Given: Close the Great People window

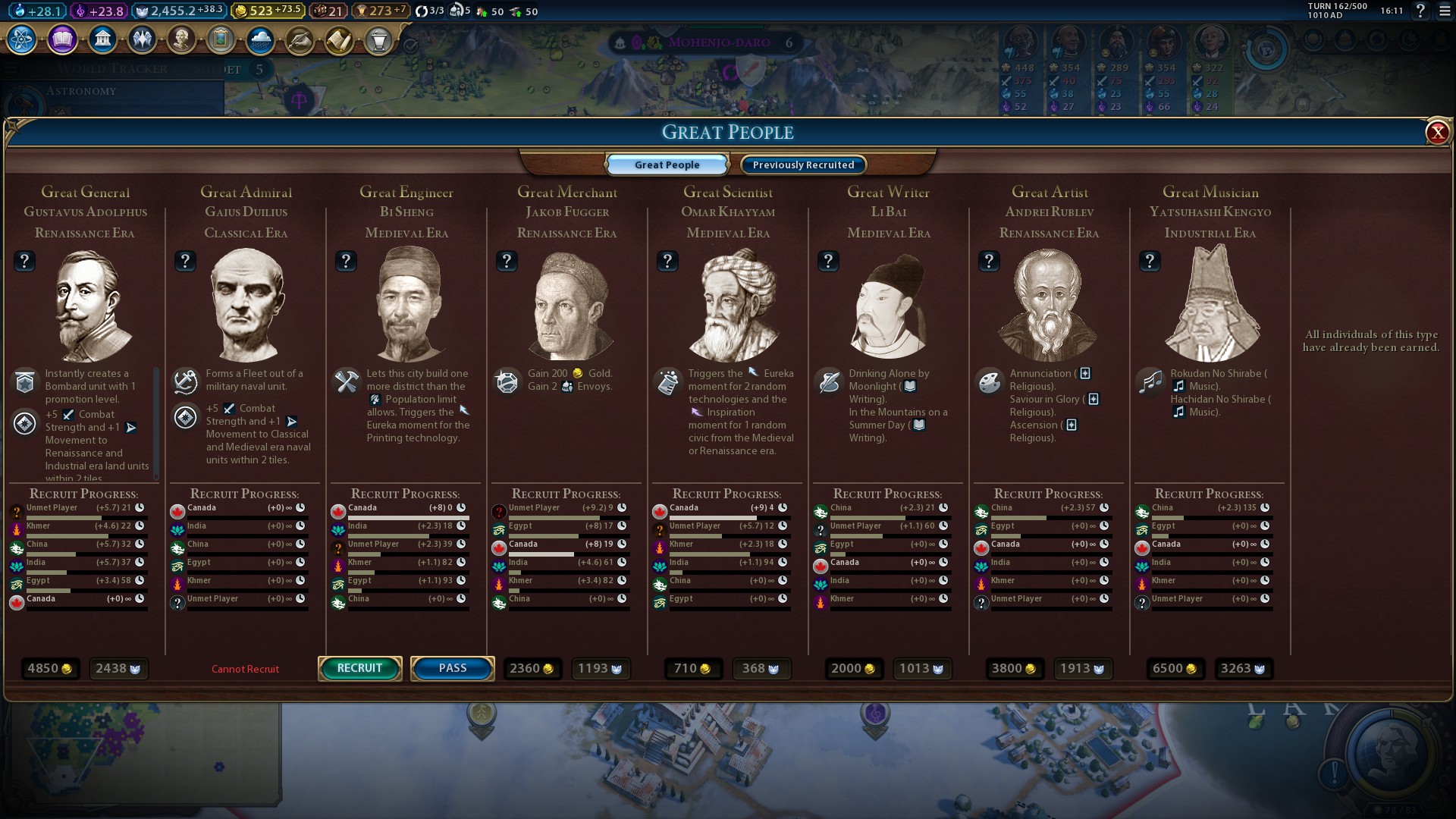Looking at the screenshot, I should [1436, 133].
